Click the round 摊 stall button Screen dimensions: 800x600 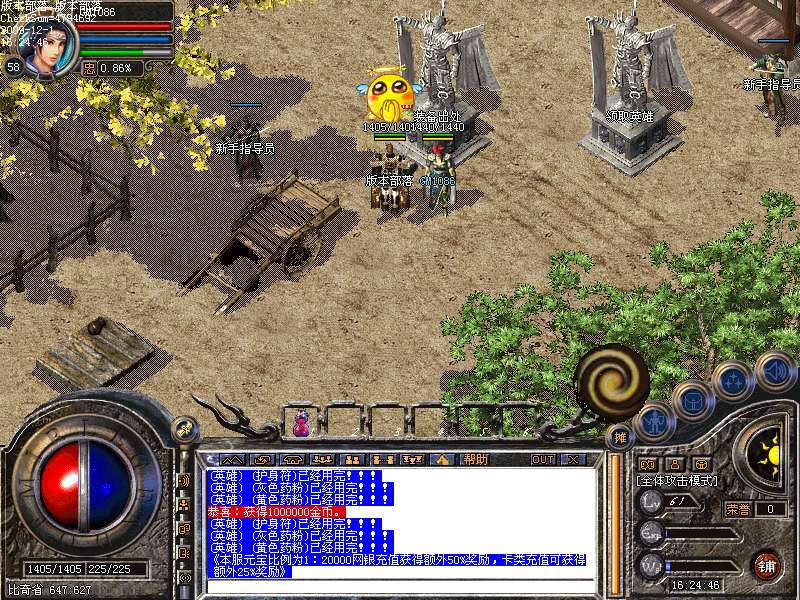[621, 437]
